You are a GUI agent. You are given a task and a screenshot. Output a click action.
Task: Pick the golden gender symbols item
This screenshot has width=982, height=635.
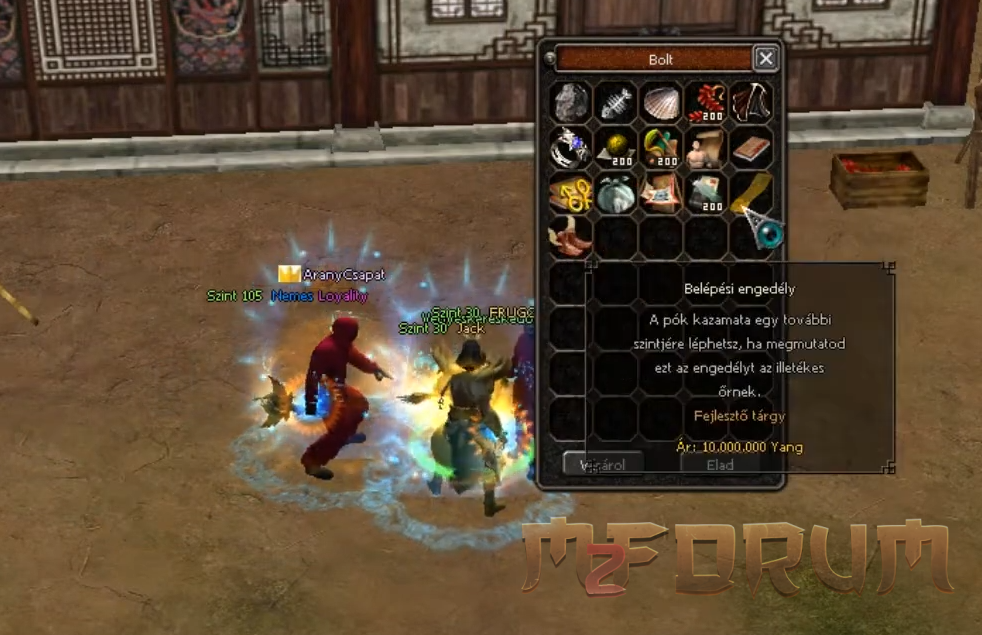tap(571, 192)
